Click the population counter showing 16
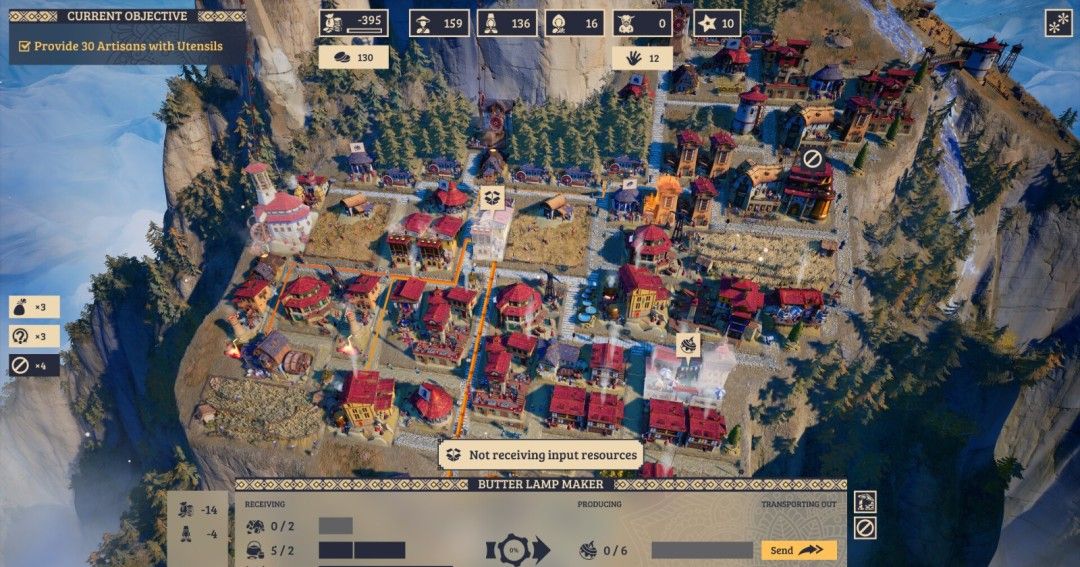Image resolution: width=1080 pixels, height=567 pixels. coord(574,23)
